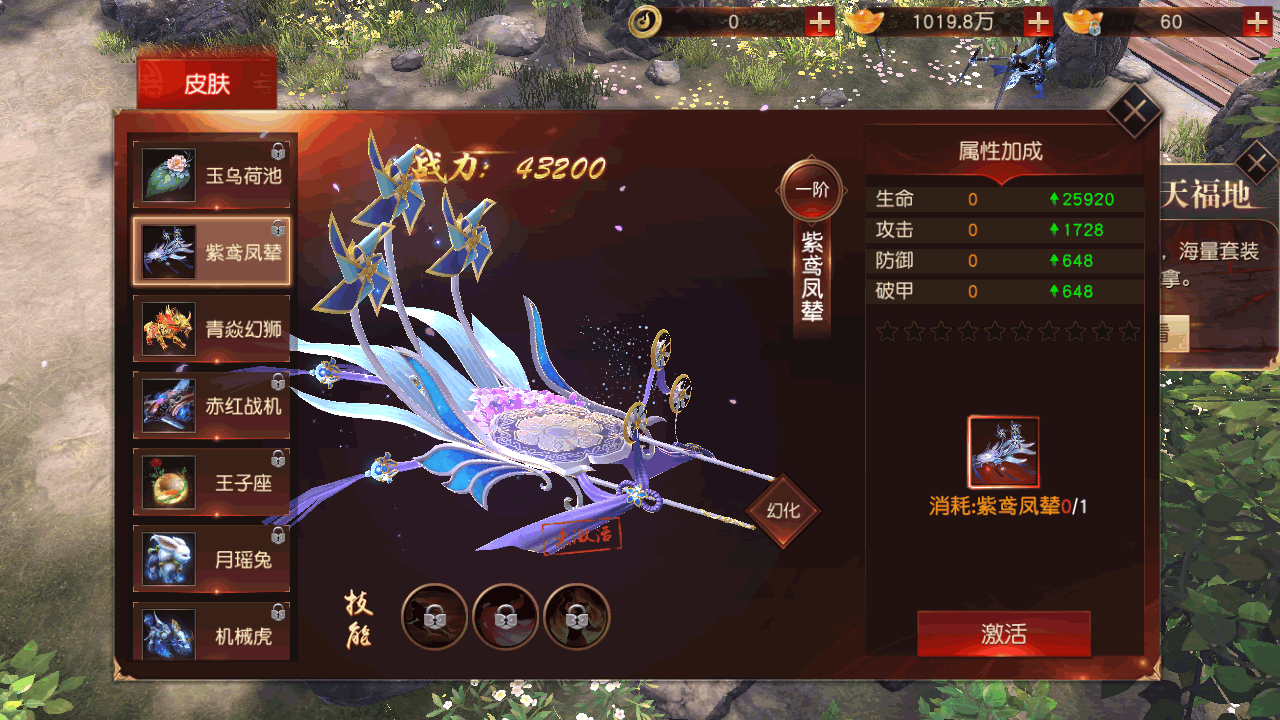The width and height of the screenshot is (1280, 720).
Task: Add coins using the first plus button
Action: pyautogui.click(x=819, y=22)
